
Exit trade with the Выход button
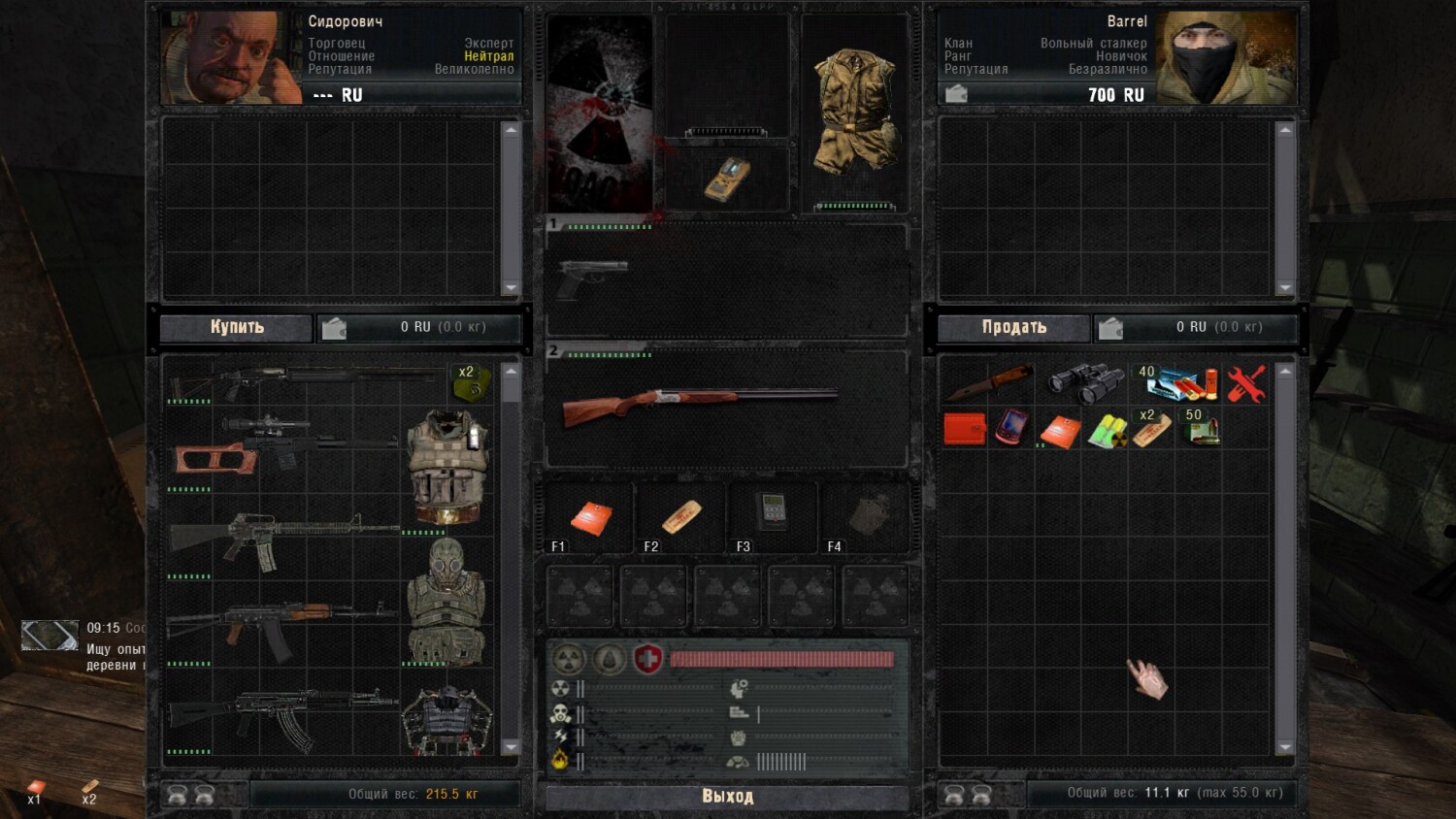pos(727,797)
